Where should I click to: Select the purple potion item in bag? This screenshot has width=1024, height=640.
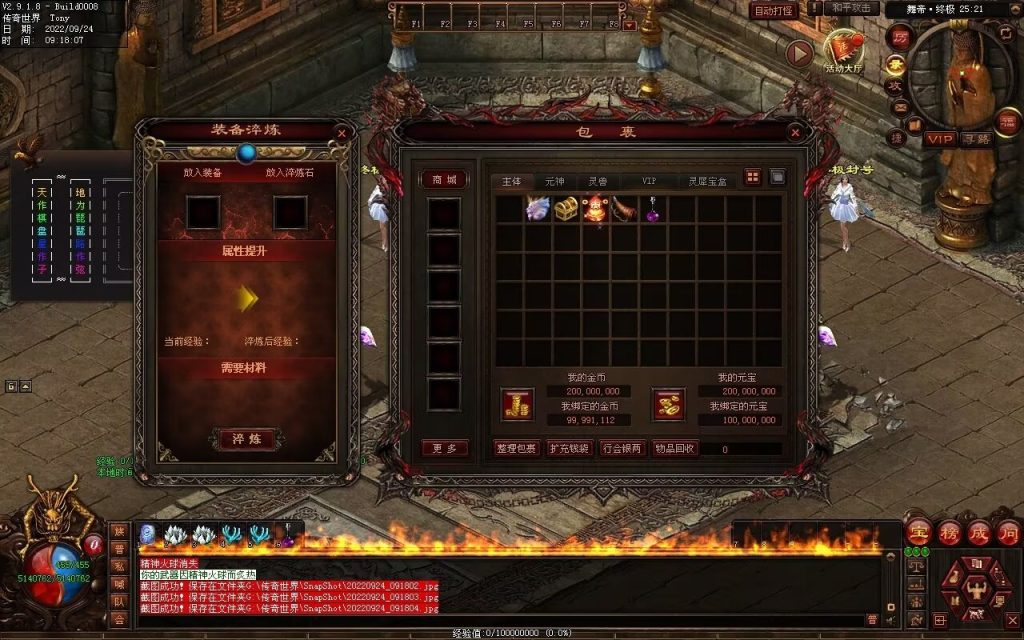(x=654, y=210)
